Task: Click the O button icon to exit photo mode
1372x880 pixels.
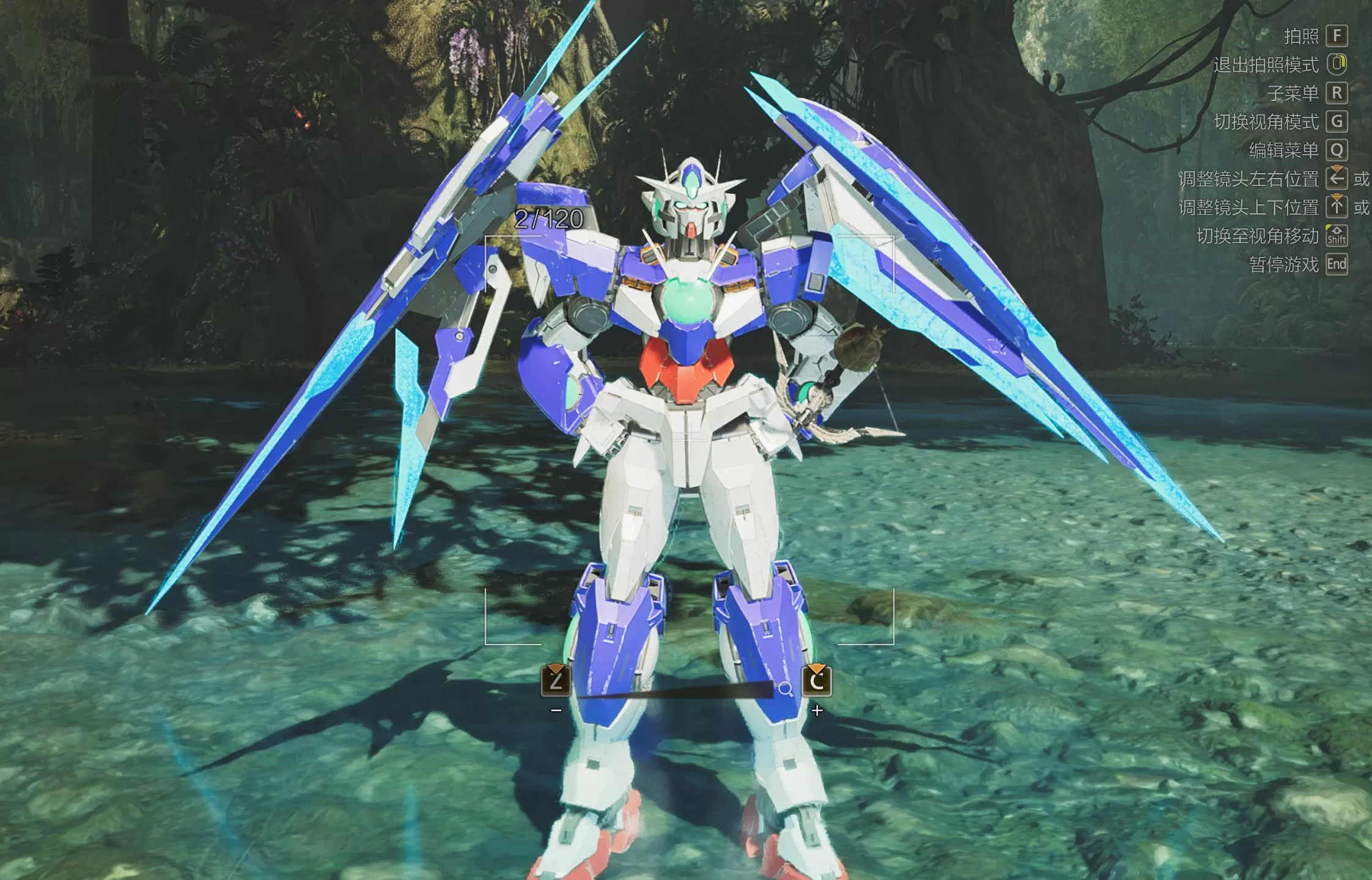Action: pyautogui.click(x=1337, y=64)
